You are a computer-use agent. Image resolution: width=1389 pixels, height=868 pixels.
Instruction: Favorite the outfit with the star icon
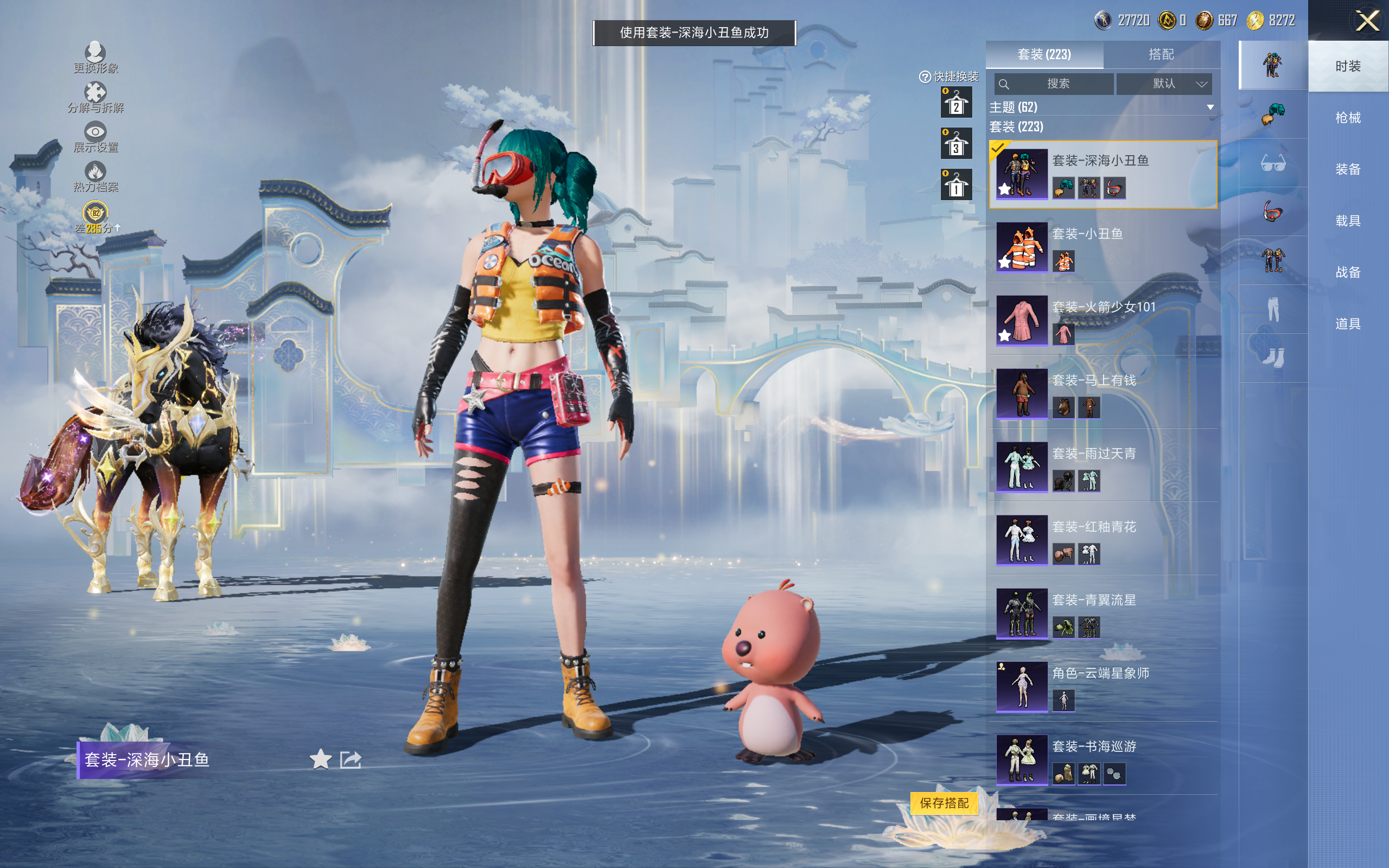click(x=320, y=759)
